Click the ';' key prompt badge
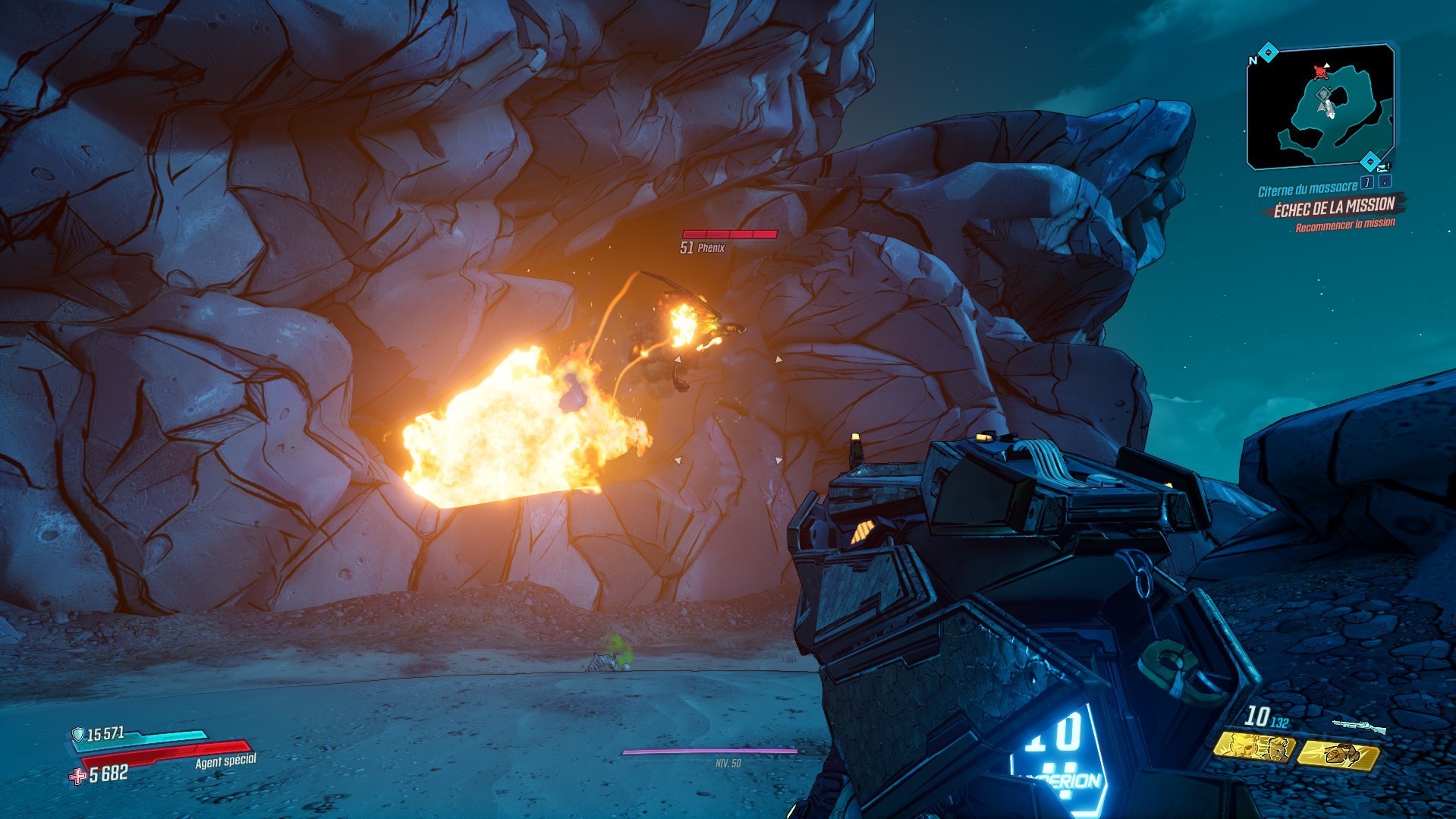This screenshot has height=819, width=1456. pyautogui.click(x=1385, y=183)
